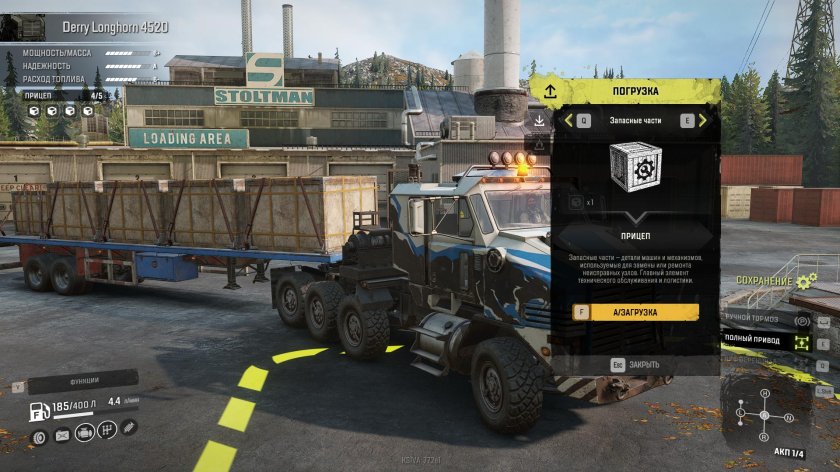Select the spare parts crate icon
Image resolution: width=840 pixels, height=472 pixels.
(635, 166)
